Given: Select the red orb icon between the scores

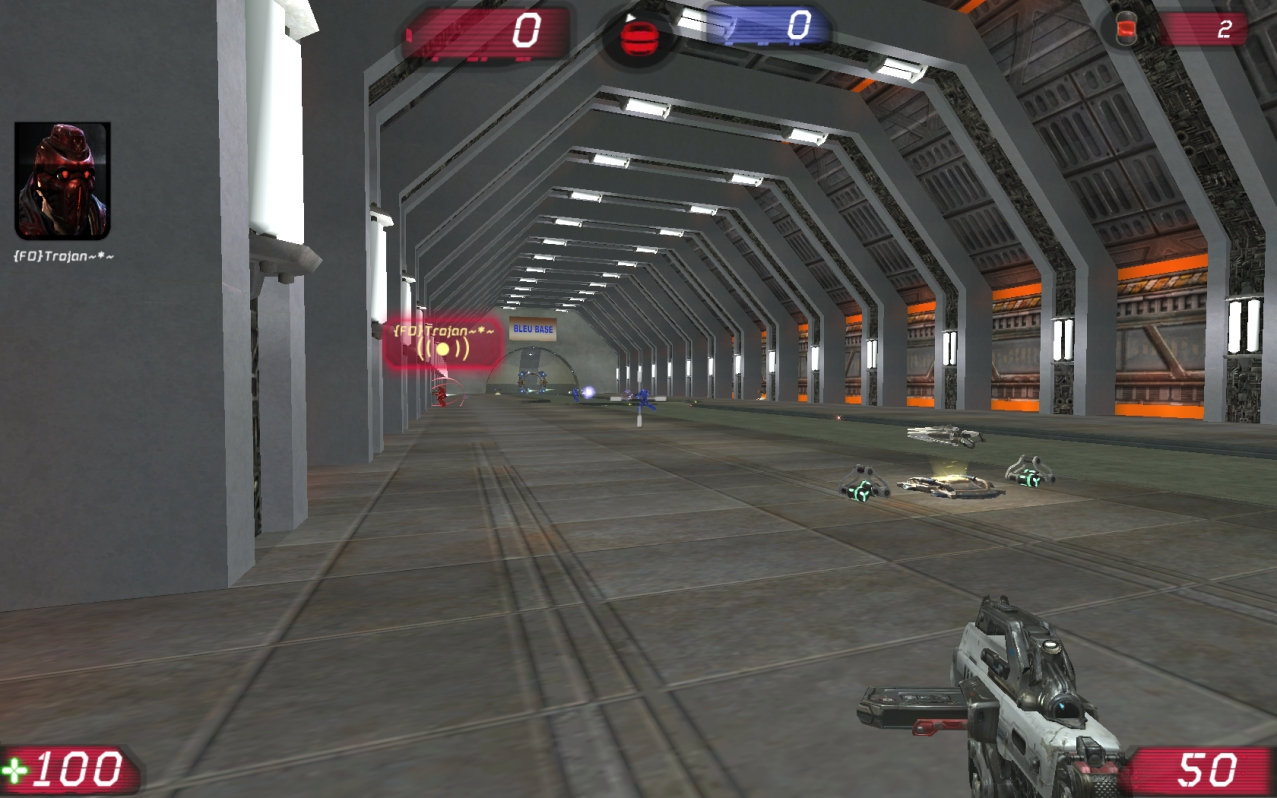Looking at the screenshot, I should pyautogui.click(x=637, y=38).
